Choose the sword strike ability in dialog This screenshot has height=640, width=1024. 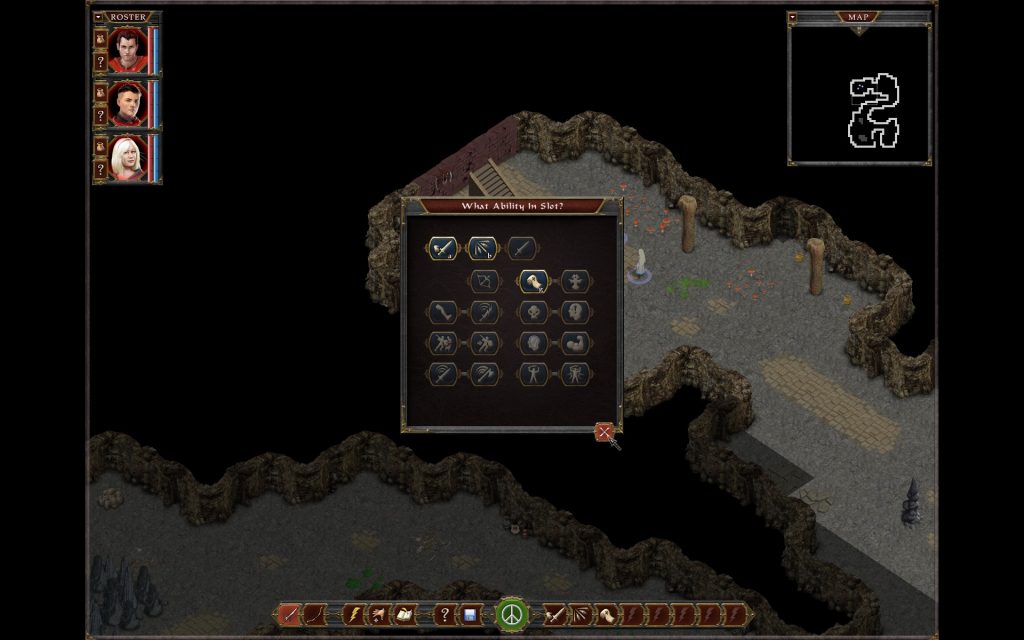(x=443, y=248)
